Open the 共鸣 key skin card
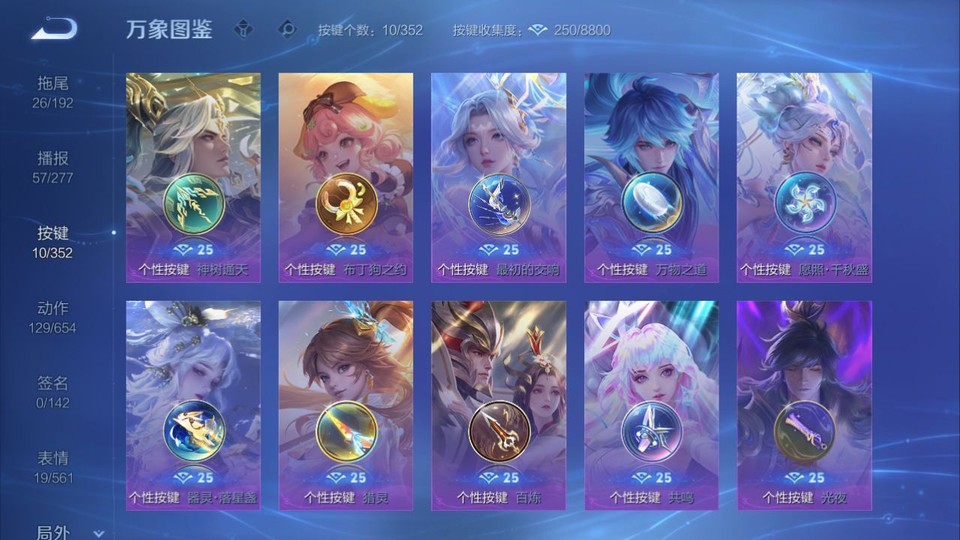Screen dimensions: 960x540 pos(651,405)
